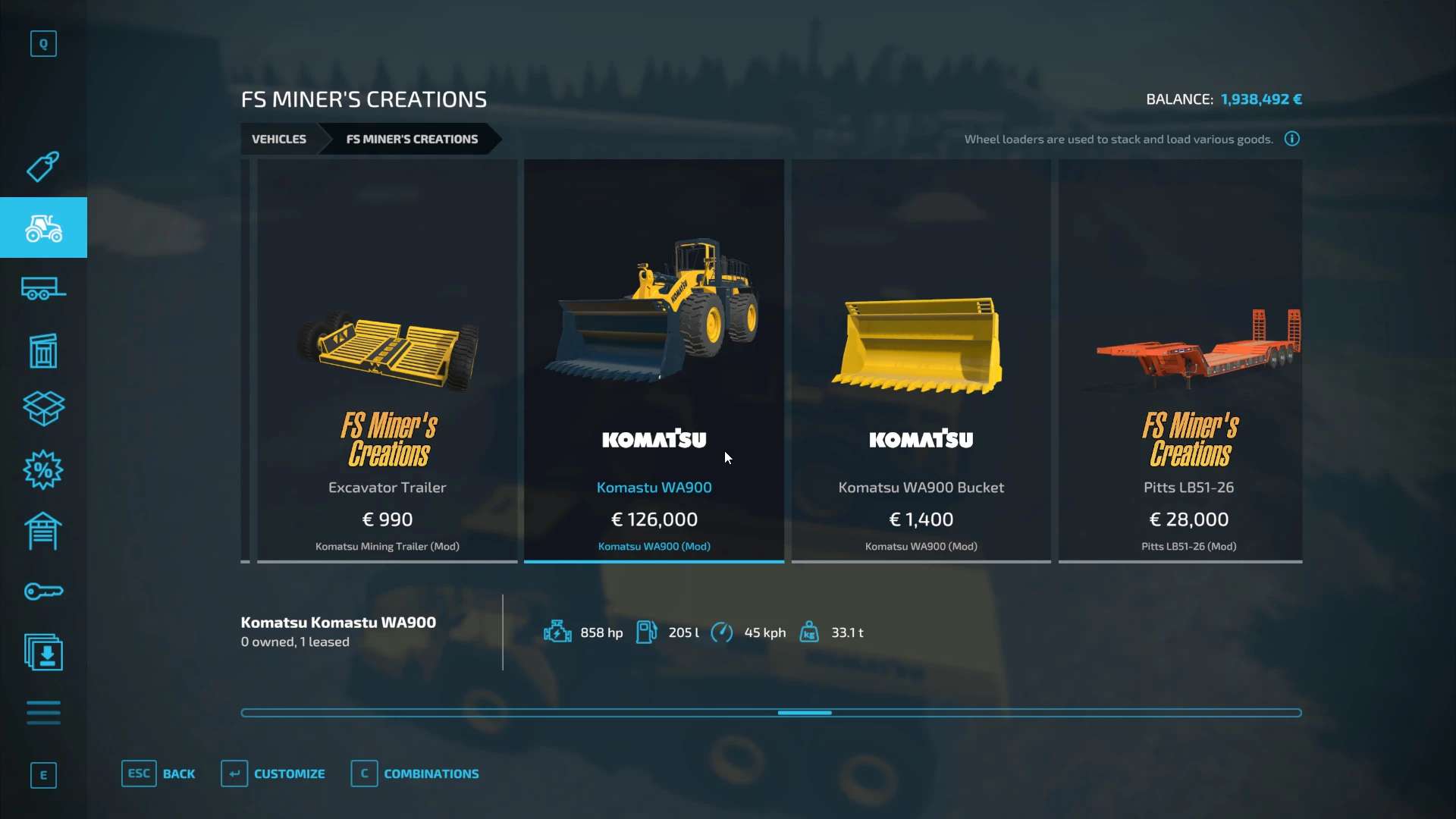Open the key leased-items icon

coord(43,591)
